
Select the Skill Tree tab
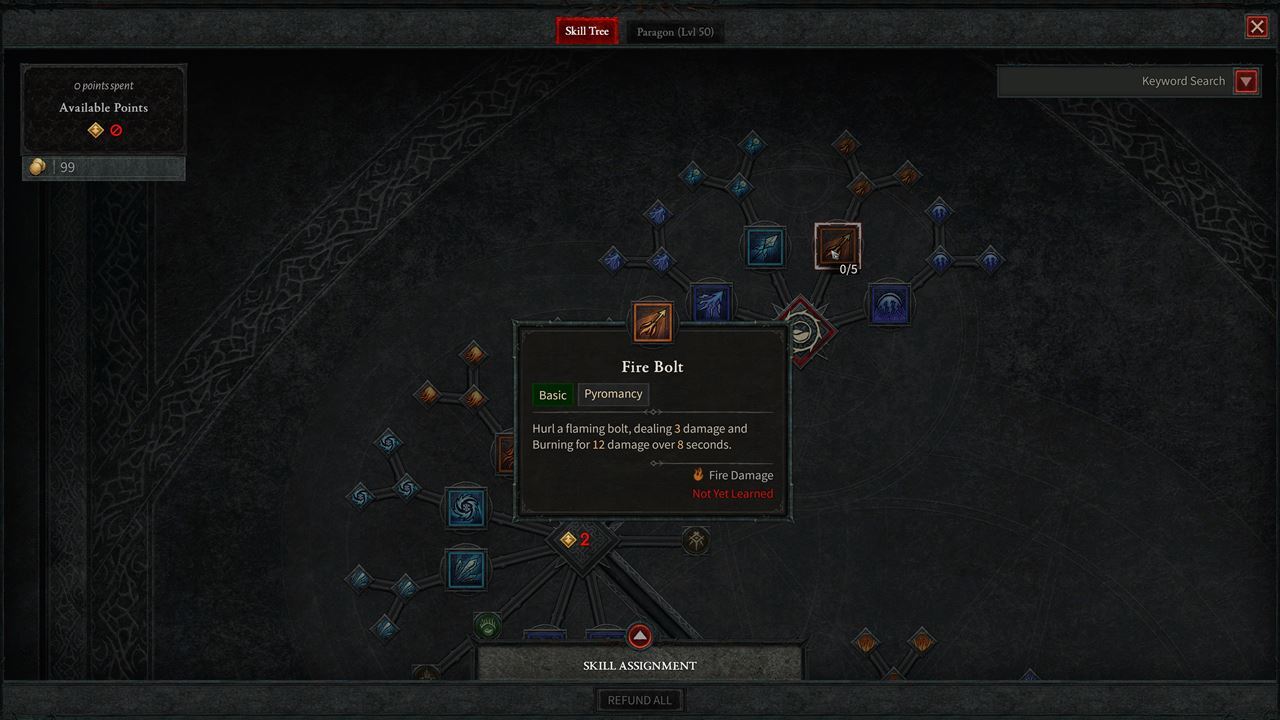(x=586, y=31)
